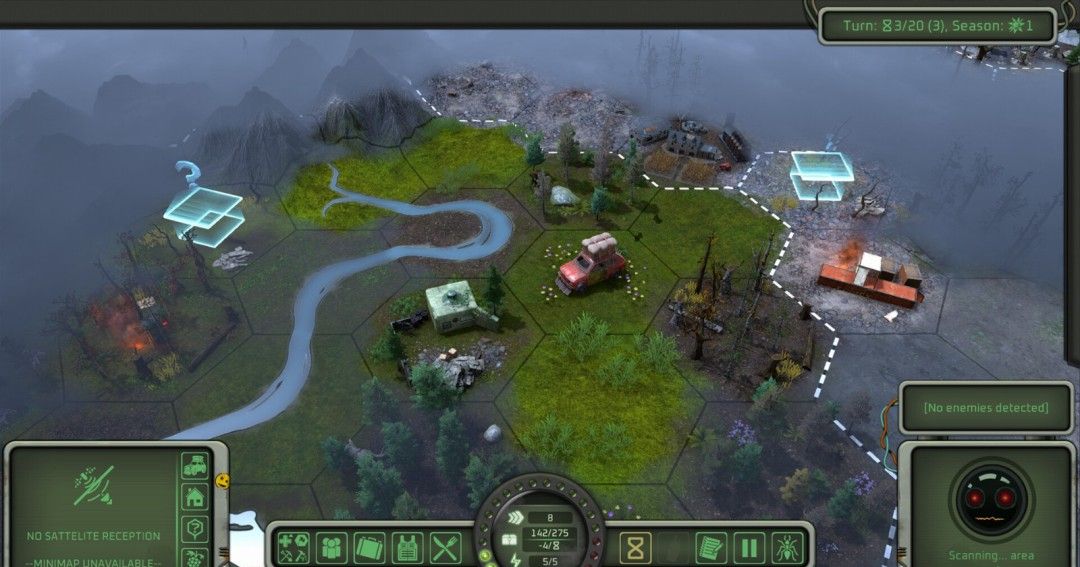Open the fork and knife food menu

[x=445, y=547]
